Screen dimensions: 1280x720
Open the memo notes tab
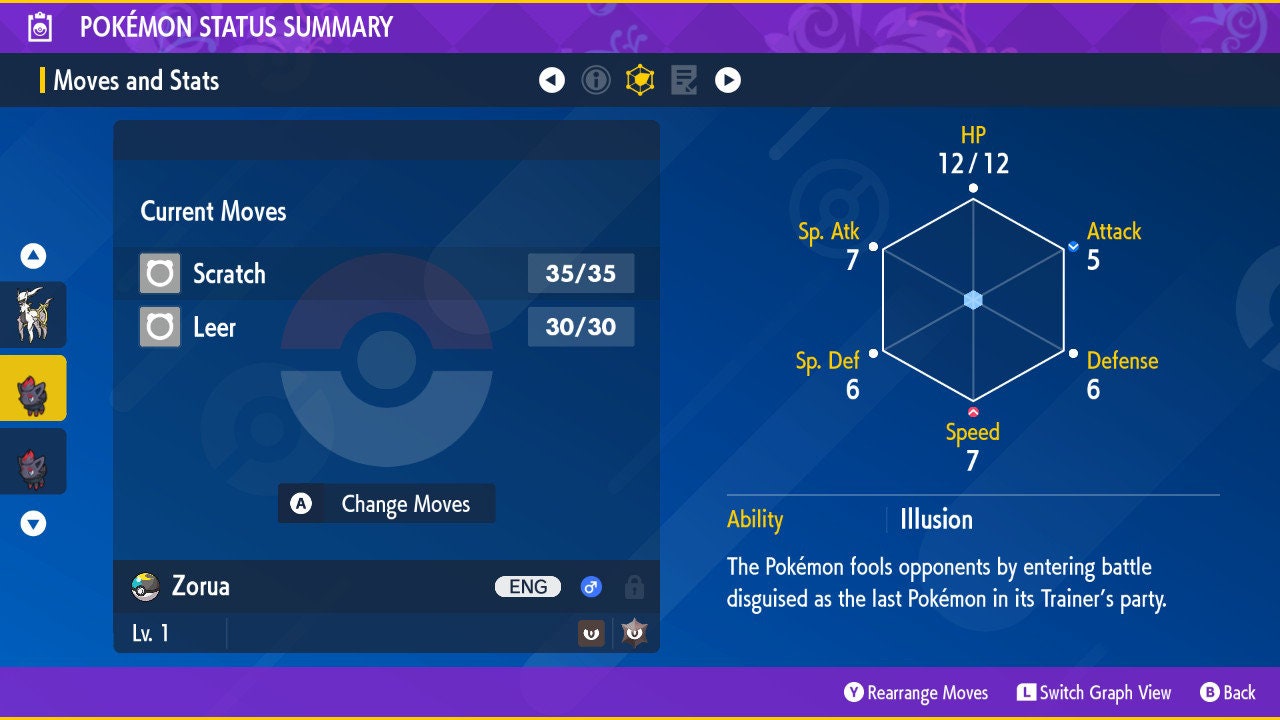click(x=684, y=80)
